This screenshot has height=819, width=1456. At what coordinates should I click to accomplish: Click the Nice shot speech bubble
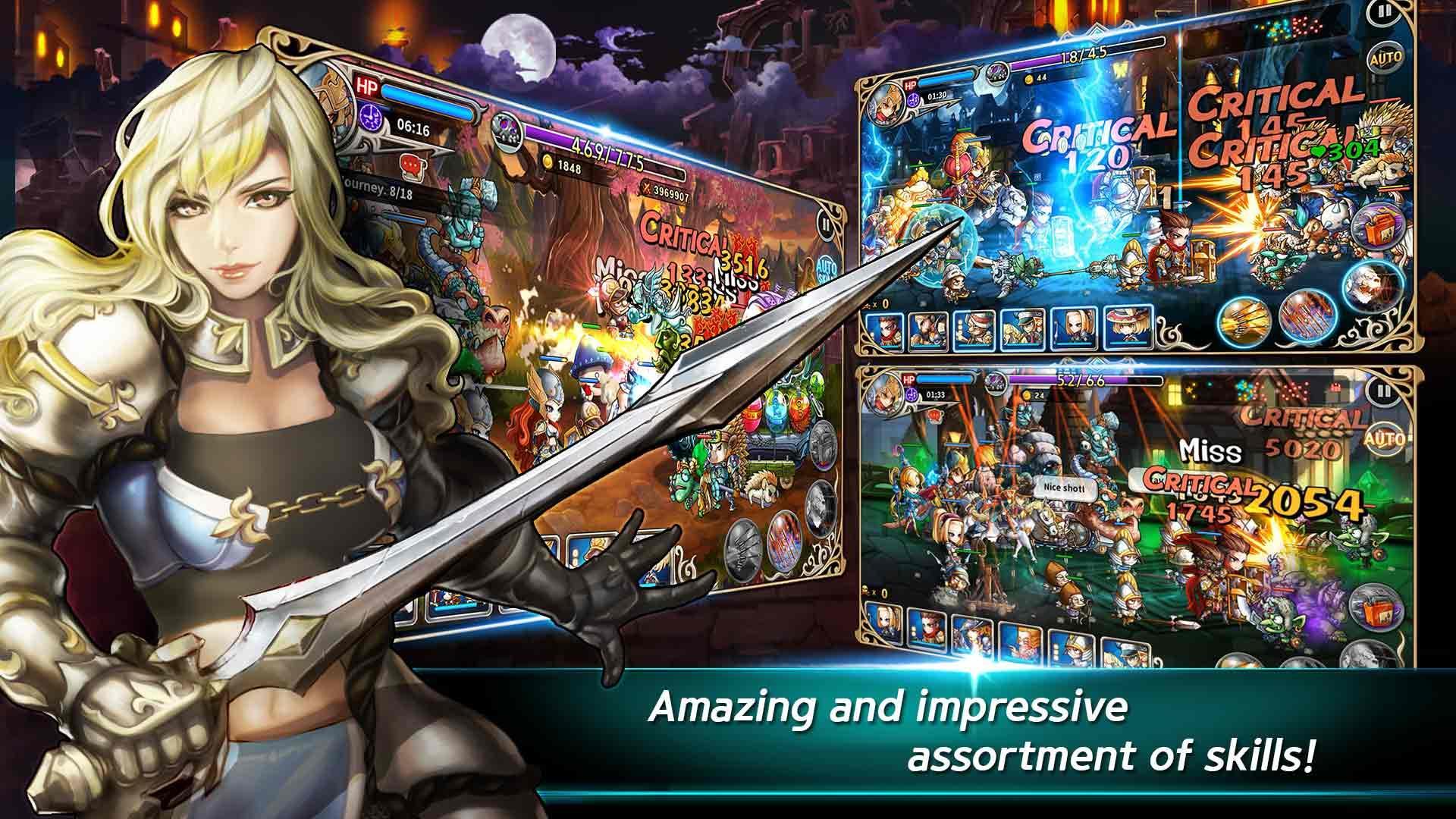coord(1064,488)
